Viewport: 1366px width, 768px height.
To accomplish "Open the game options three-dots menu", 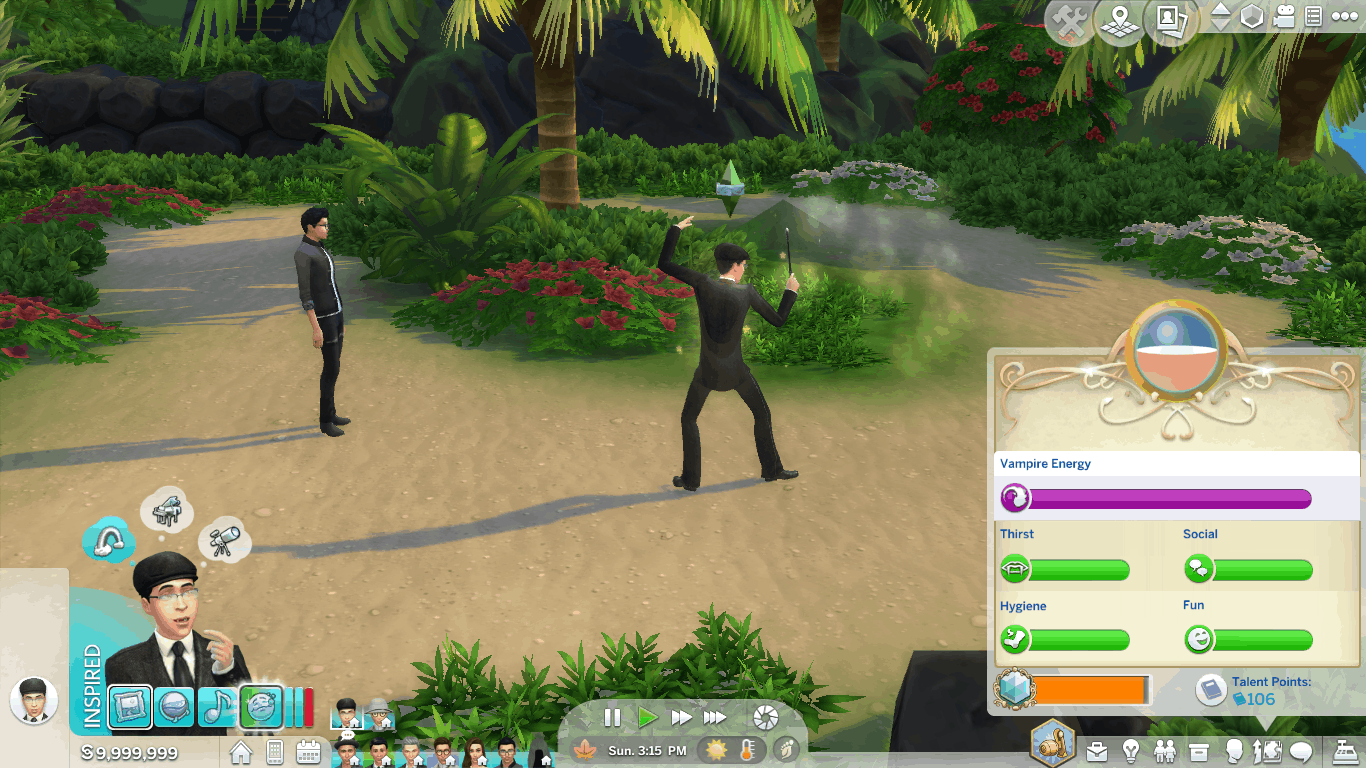I will 1344,17.
